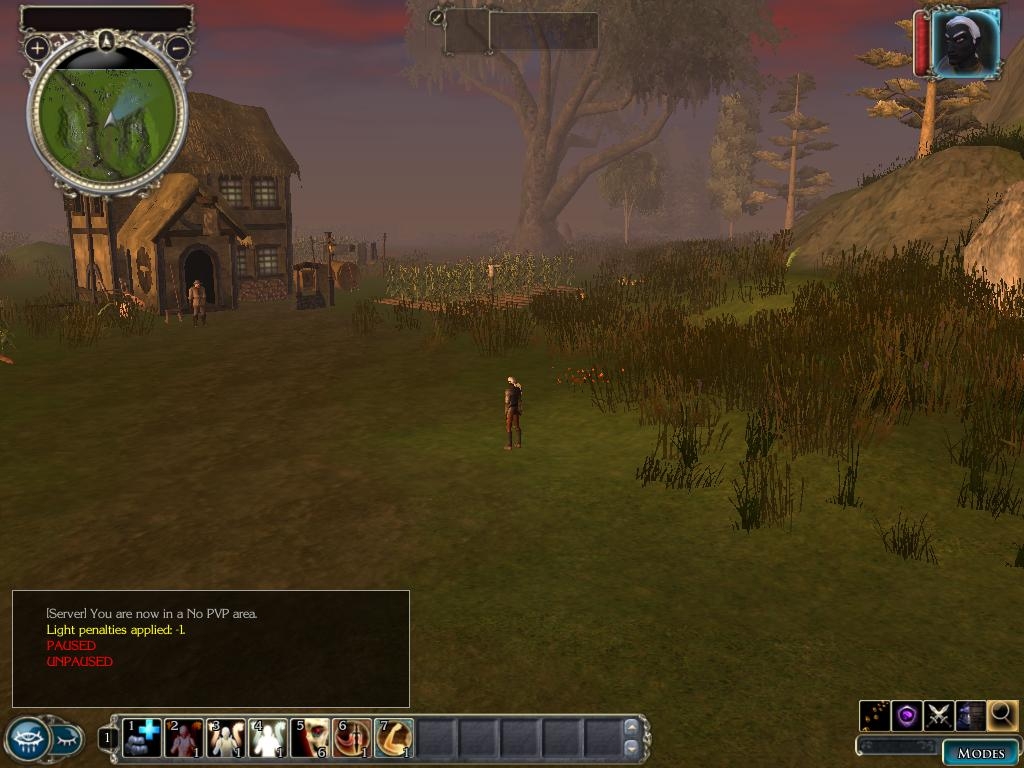Toggle the magnifying glass search mode
This screenshot has width=1024, height=768.
(1002, 715)
